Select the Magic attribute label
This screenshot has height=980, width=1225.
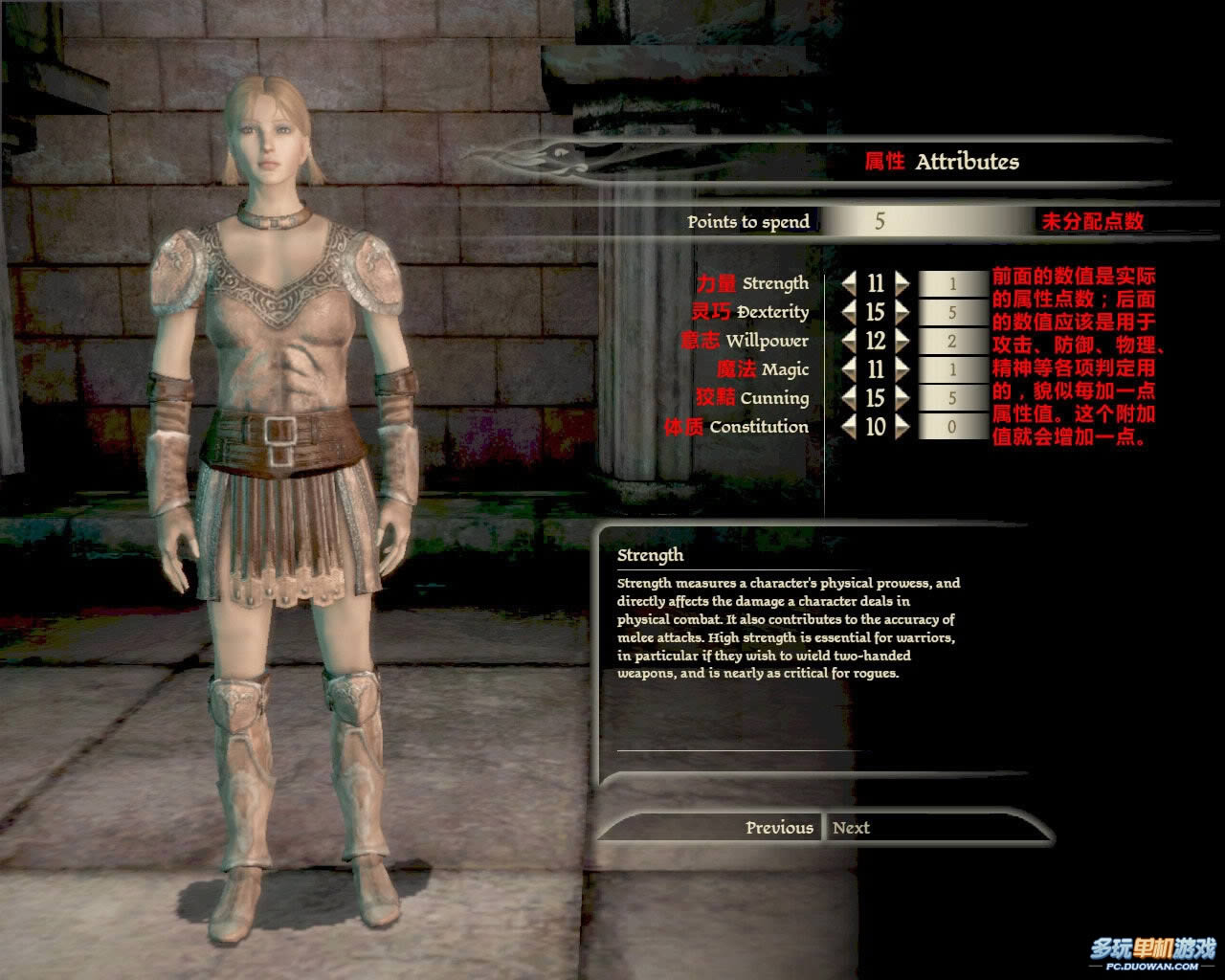[785, 369]
